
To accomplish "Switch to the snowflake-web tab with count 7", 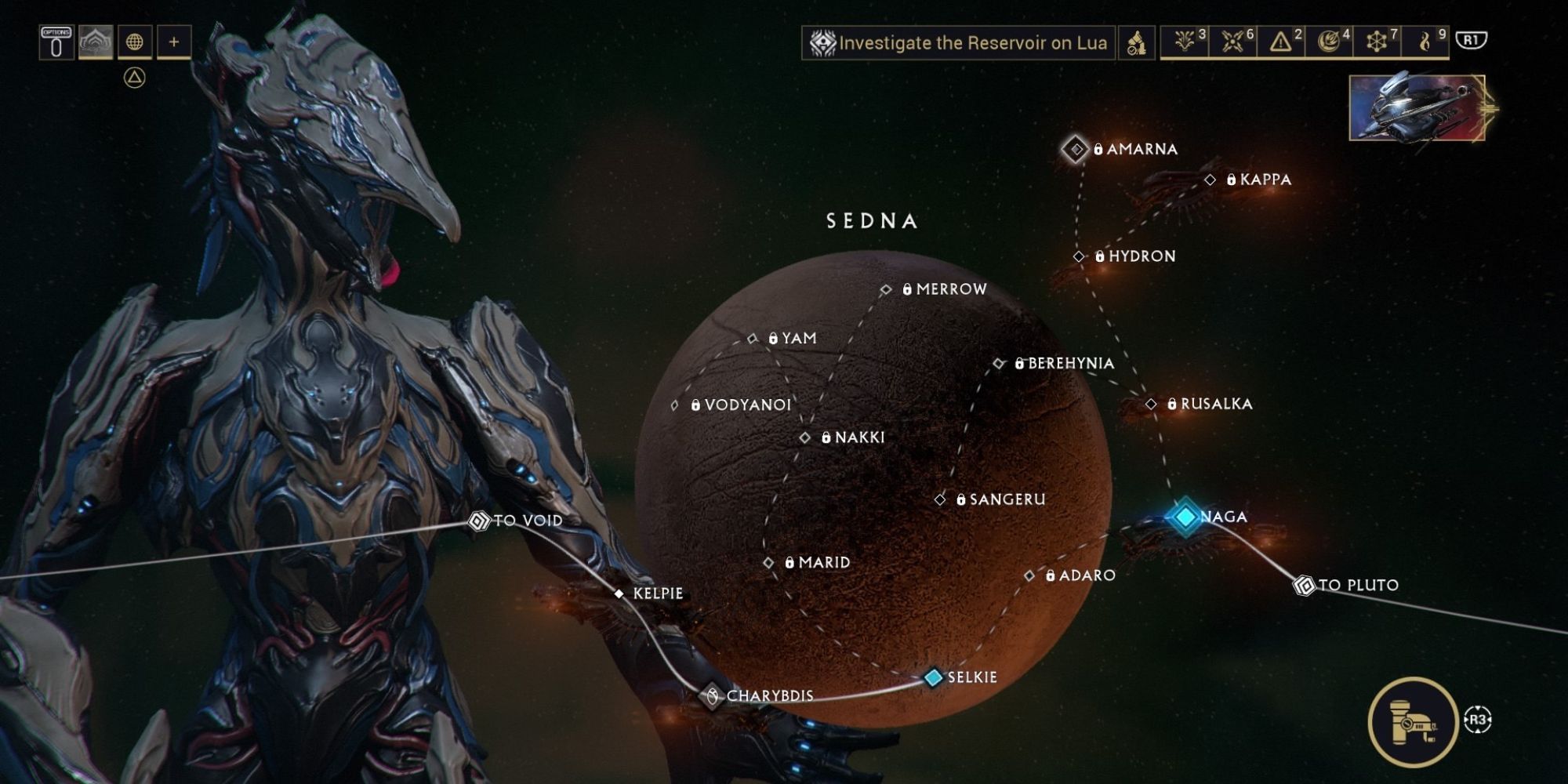I will (1377, 42).
